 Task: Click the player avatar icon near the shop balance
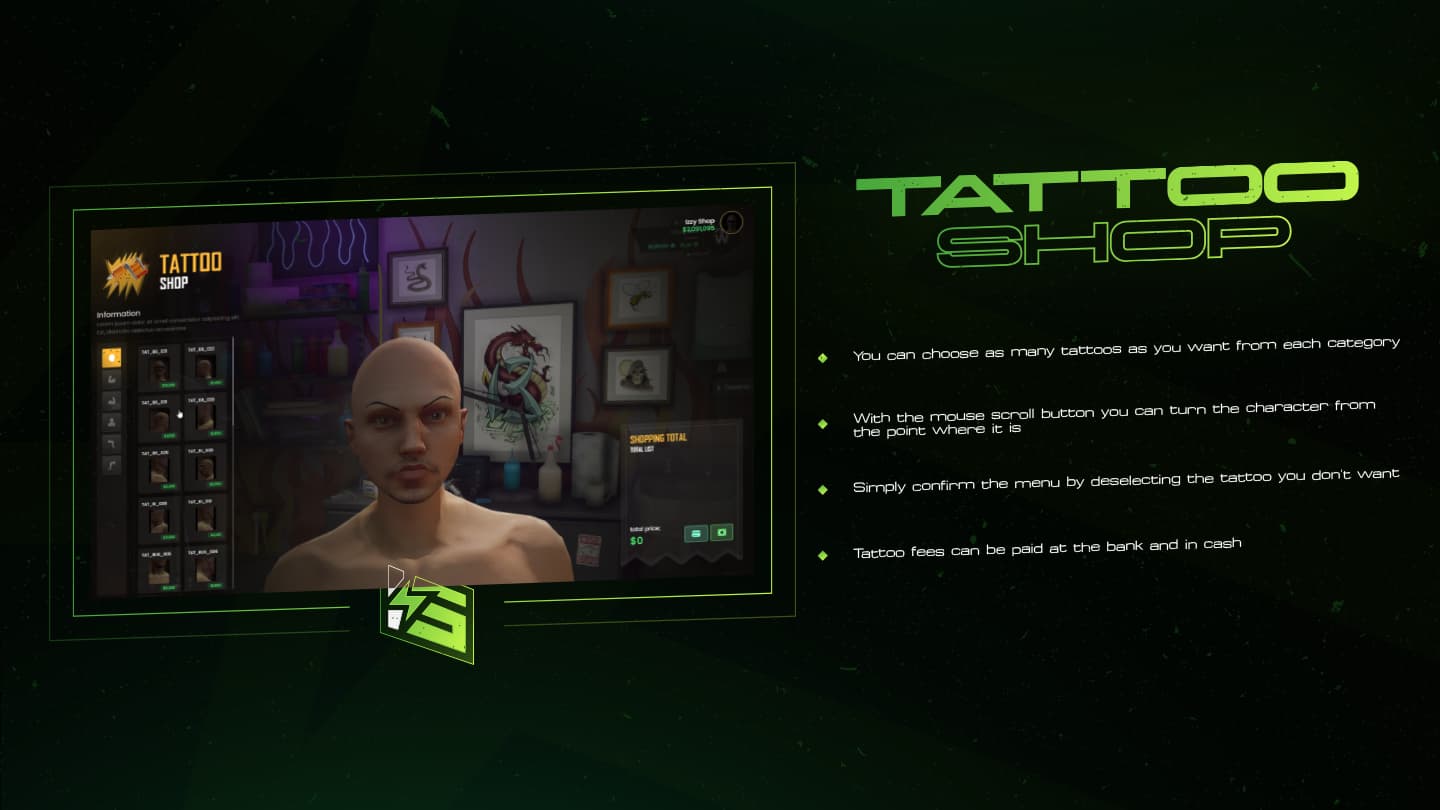click(733, 221)
